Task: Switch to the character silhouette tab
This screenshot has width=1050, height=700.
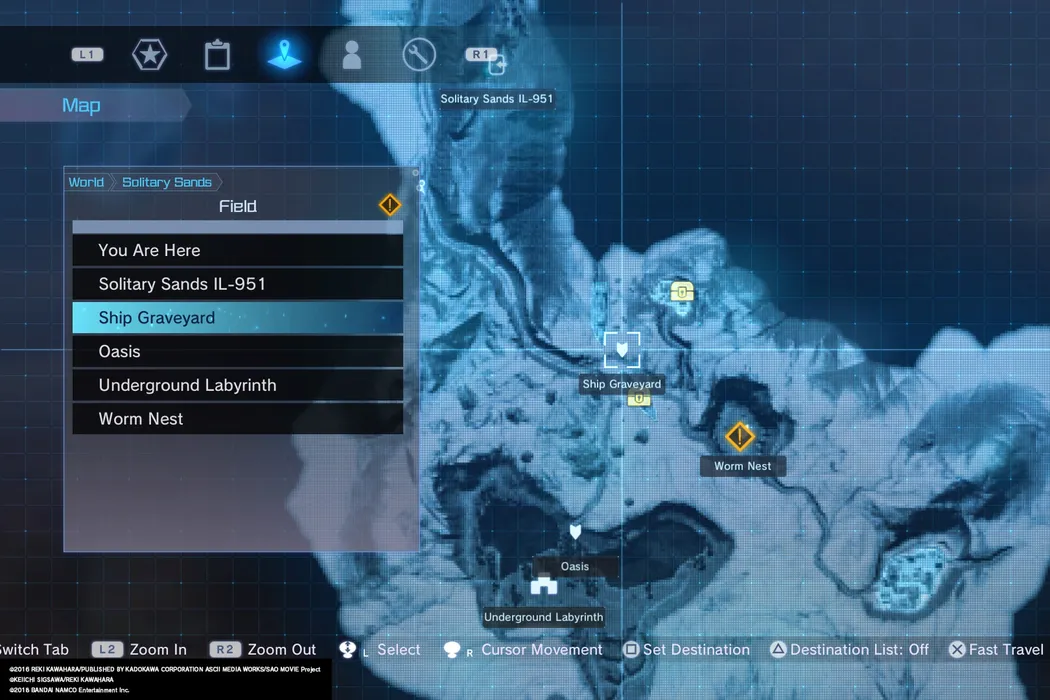Action: click(x=351, y=55)
